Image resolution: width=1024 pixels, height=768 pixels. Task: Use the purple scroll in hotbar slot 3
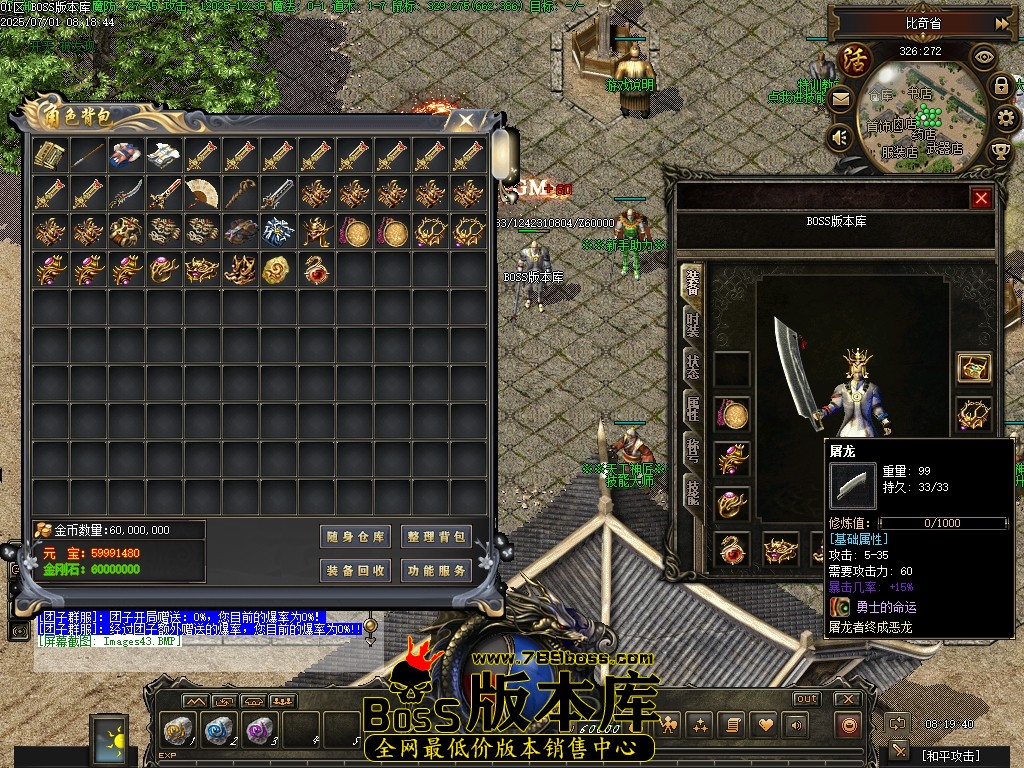(259, 730)
